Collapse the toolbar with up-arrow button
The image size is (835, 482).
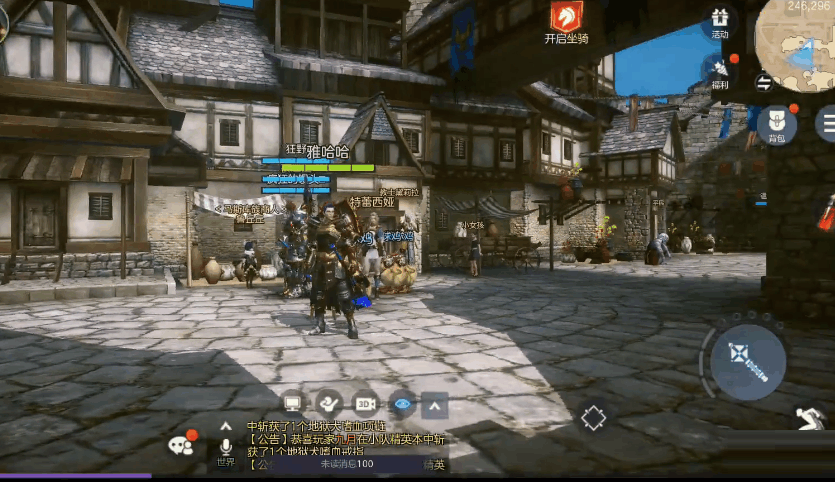(434, 405)
